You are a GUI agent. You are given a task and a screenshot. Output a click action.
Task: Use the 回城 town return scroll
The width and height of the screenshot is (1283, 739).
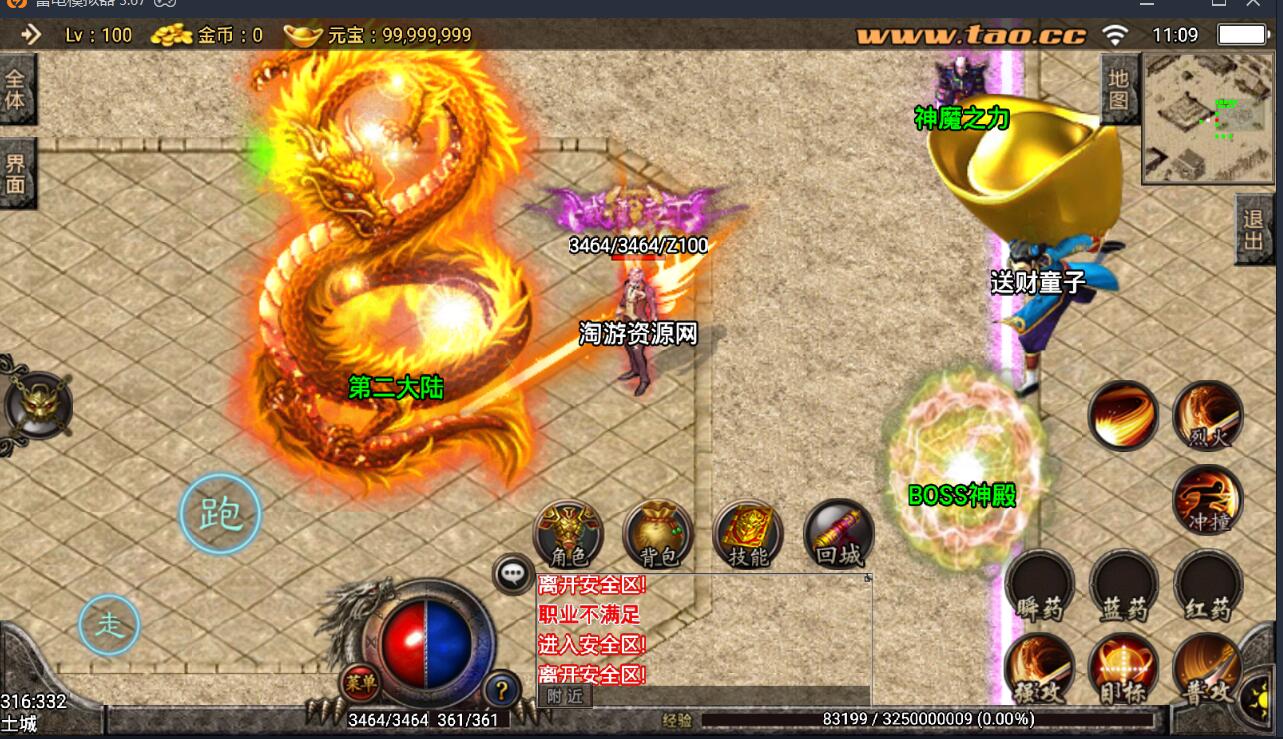click(838, 534)
